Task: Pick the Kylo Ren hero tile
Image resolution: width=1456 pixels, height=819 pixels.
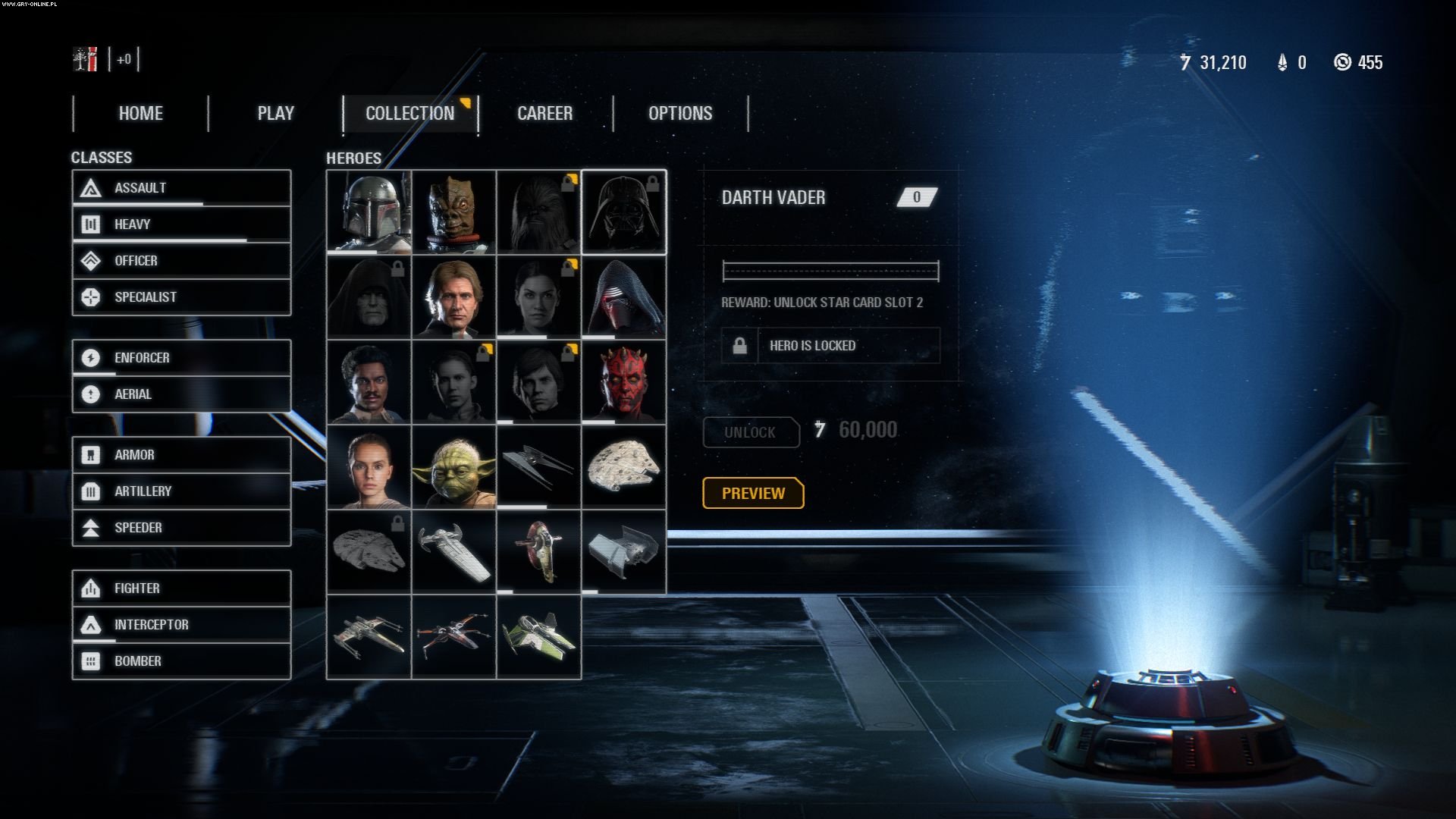Action: [x=623, y=297]
